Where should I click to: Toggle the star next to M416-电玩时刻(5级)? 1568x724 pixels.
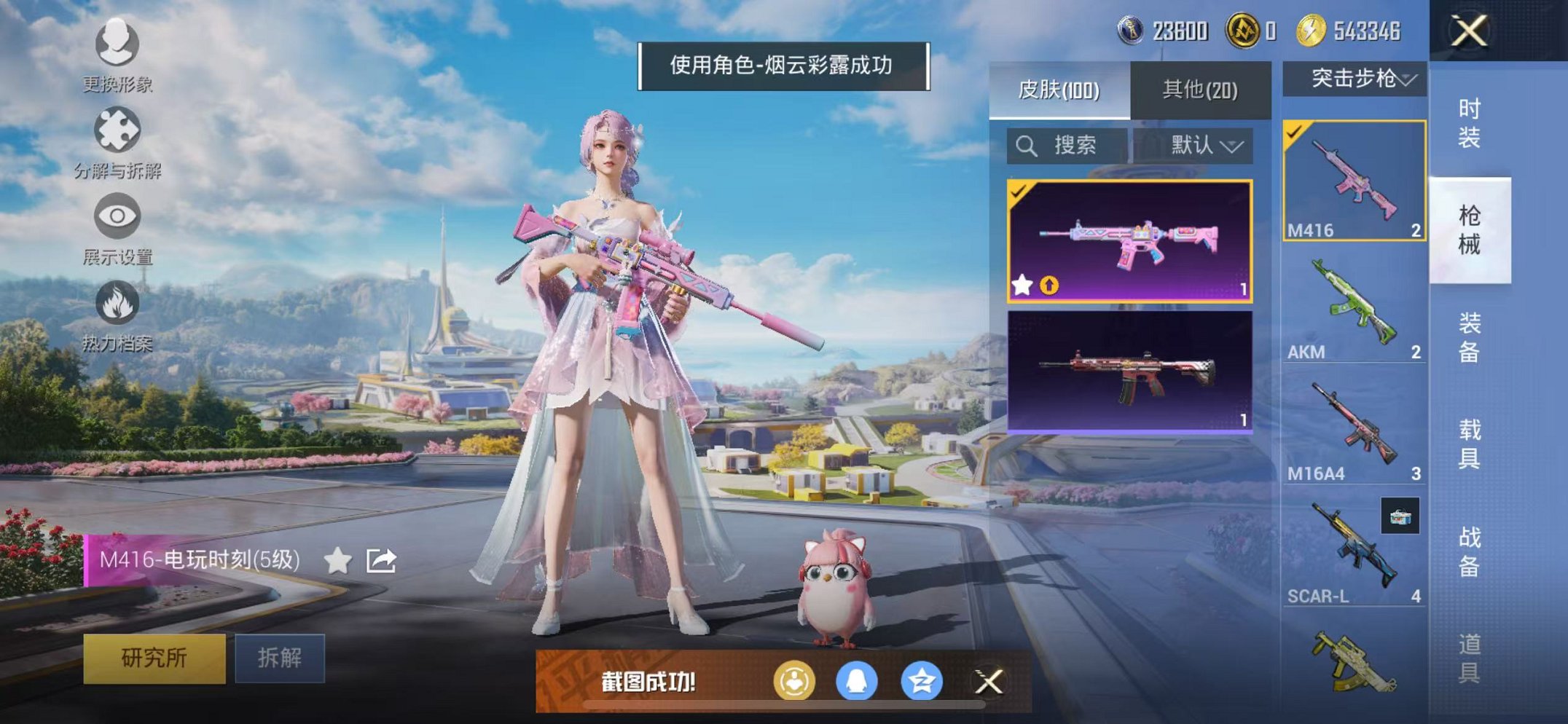pyautogui.click(x=337, y=559)
